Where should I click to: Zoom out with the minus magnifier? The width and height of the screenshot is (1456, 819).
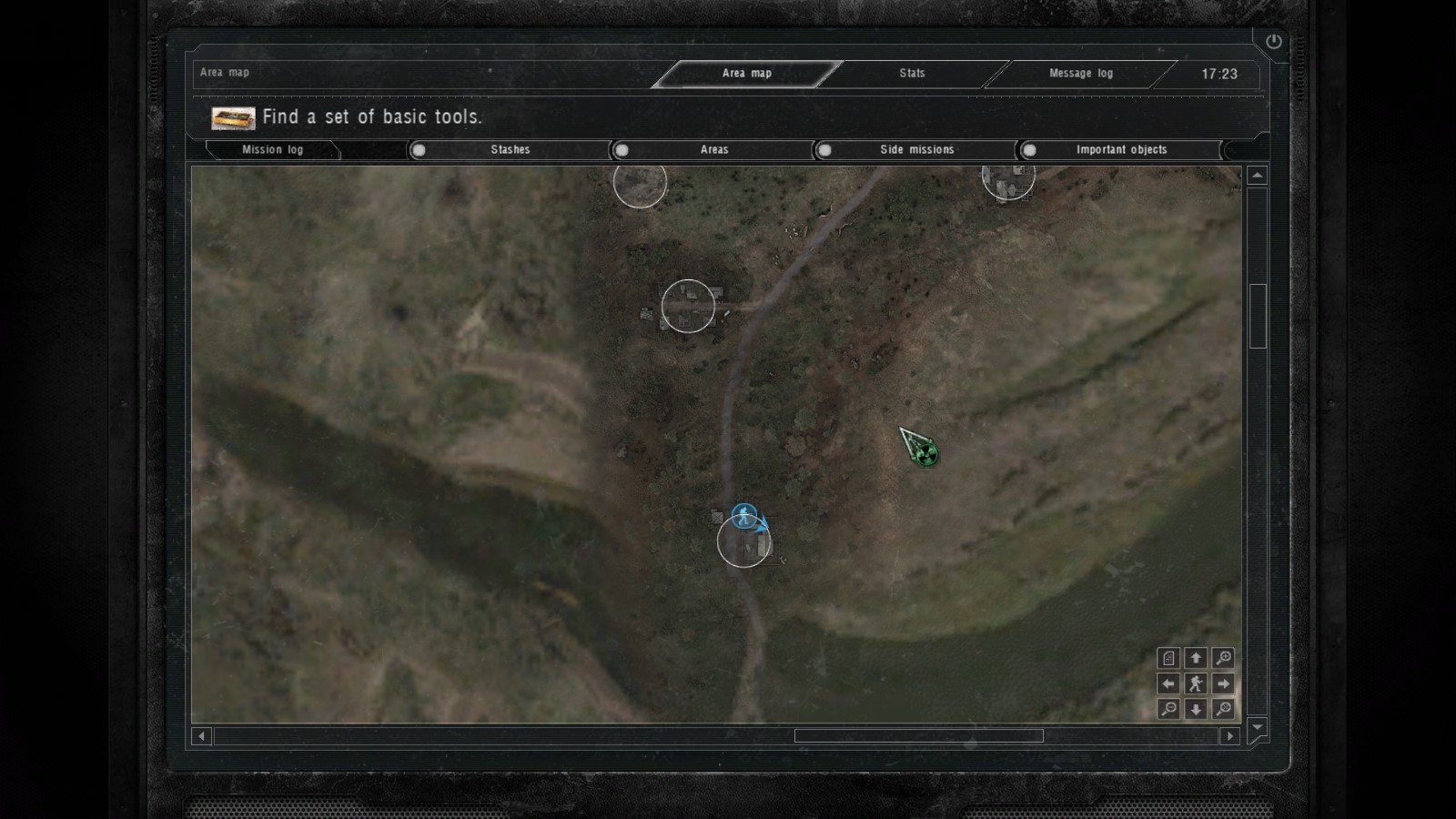click(x=1168, y=709)
